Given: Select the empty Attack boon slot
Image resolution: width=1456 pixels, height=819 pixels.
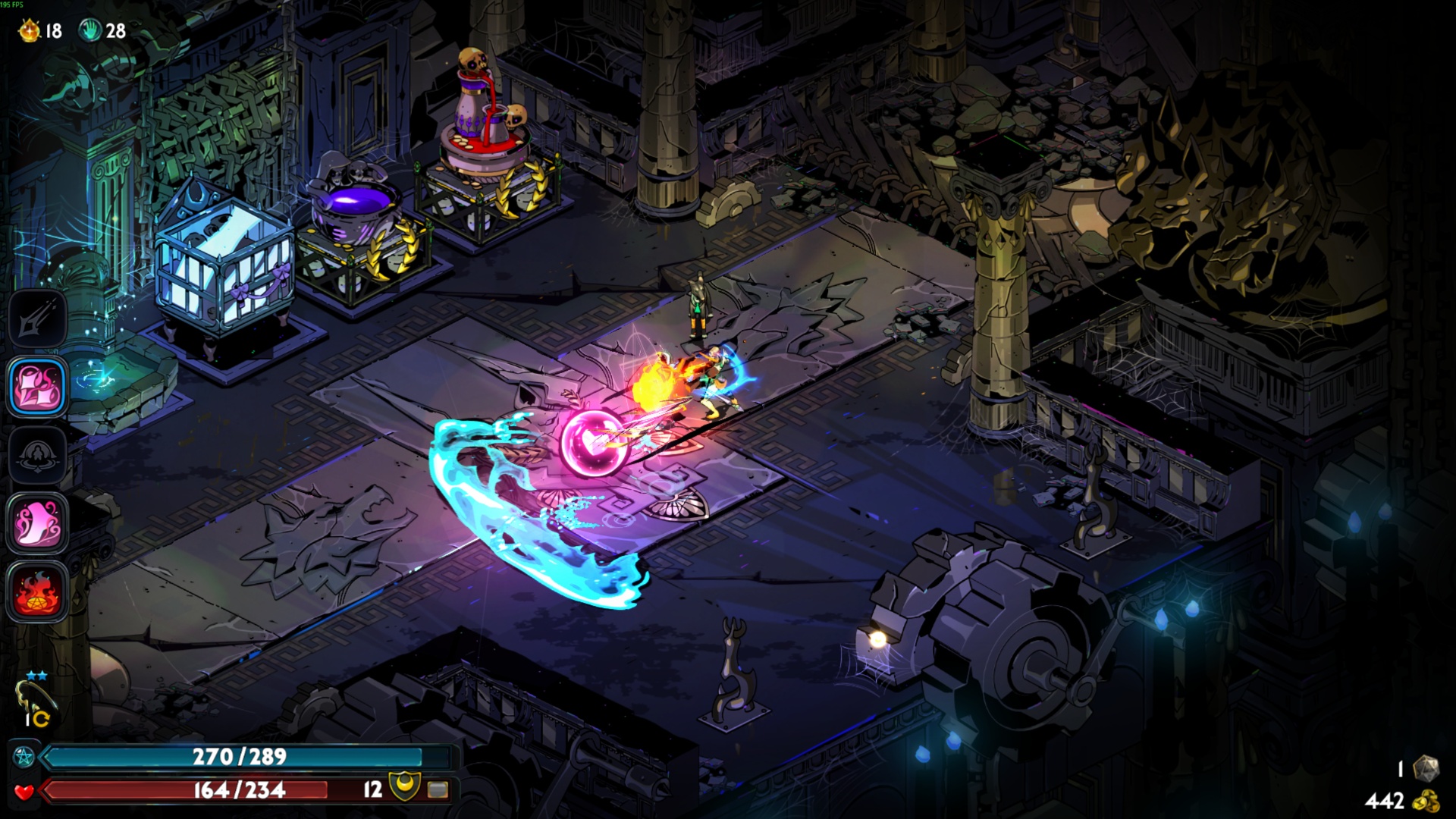Looking at the screenshot, I should [38, 318].
